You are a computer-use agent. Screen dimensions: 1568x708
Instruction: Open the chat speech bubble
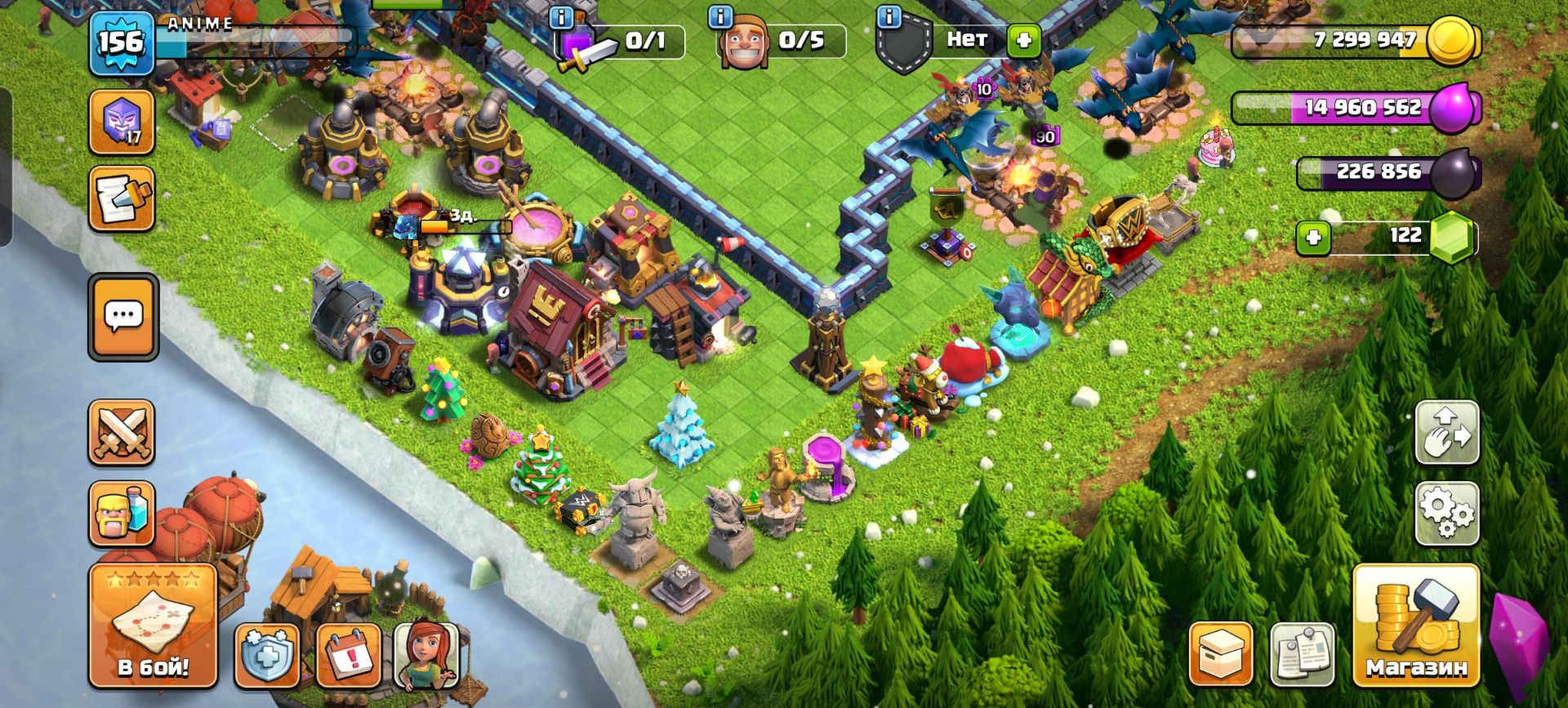click(x=123, y=316)
